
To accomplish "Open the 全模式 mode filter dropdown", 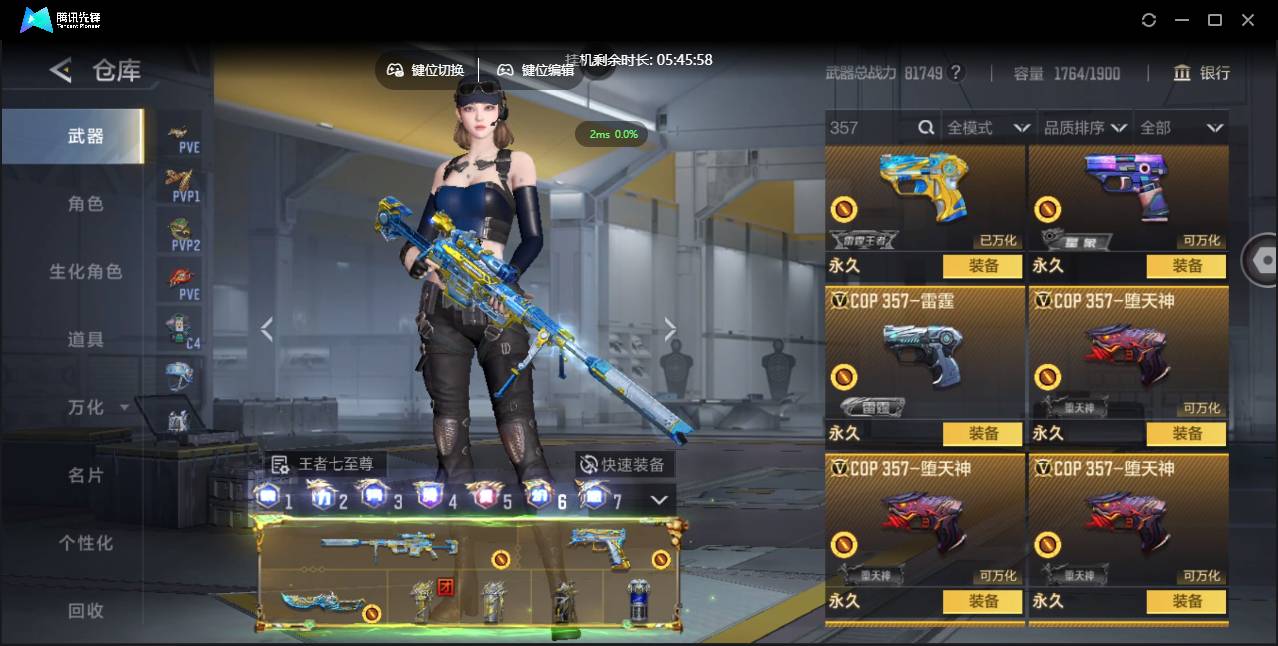I will (x=988, y=128).
